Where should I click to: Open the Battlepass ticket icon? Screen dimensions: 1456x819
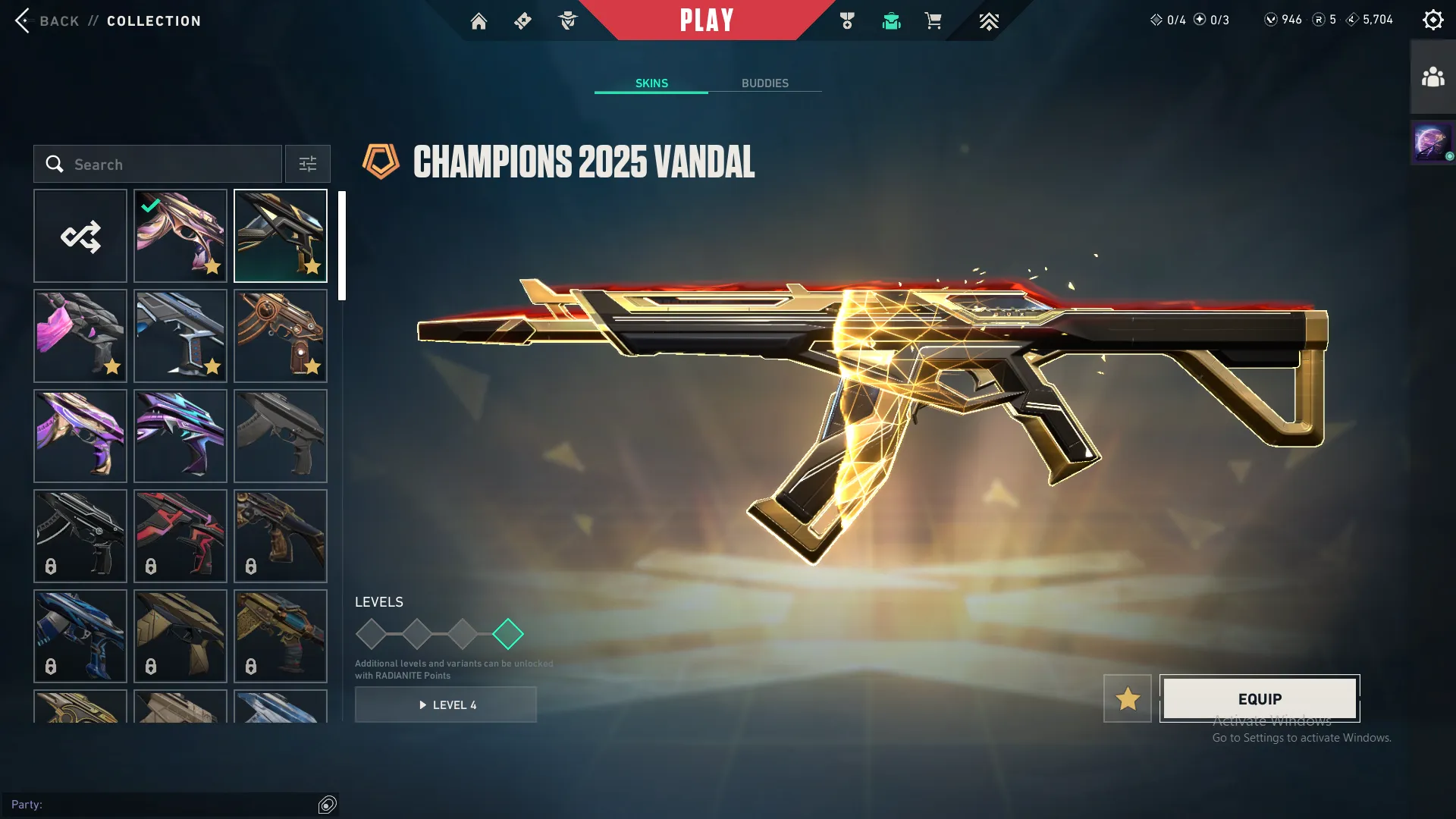(x=522, y=21)
